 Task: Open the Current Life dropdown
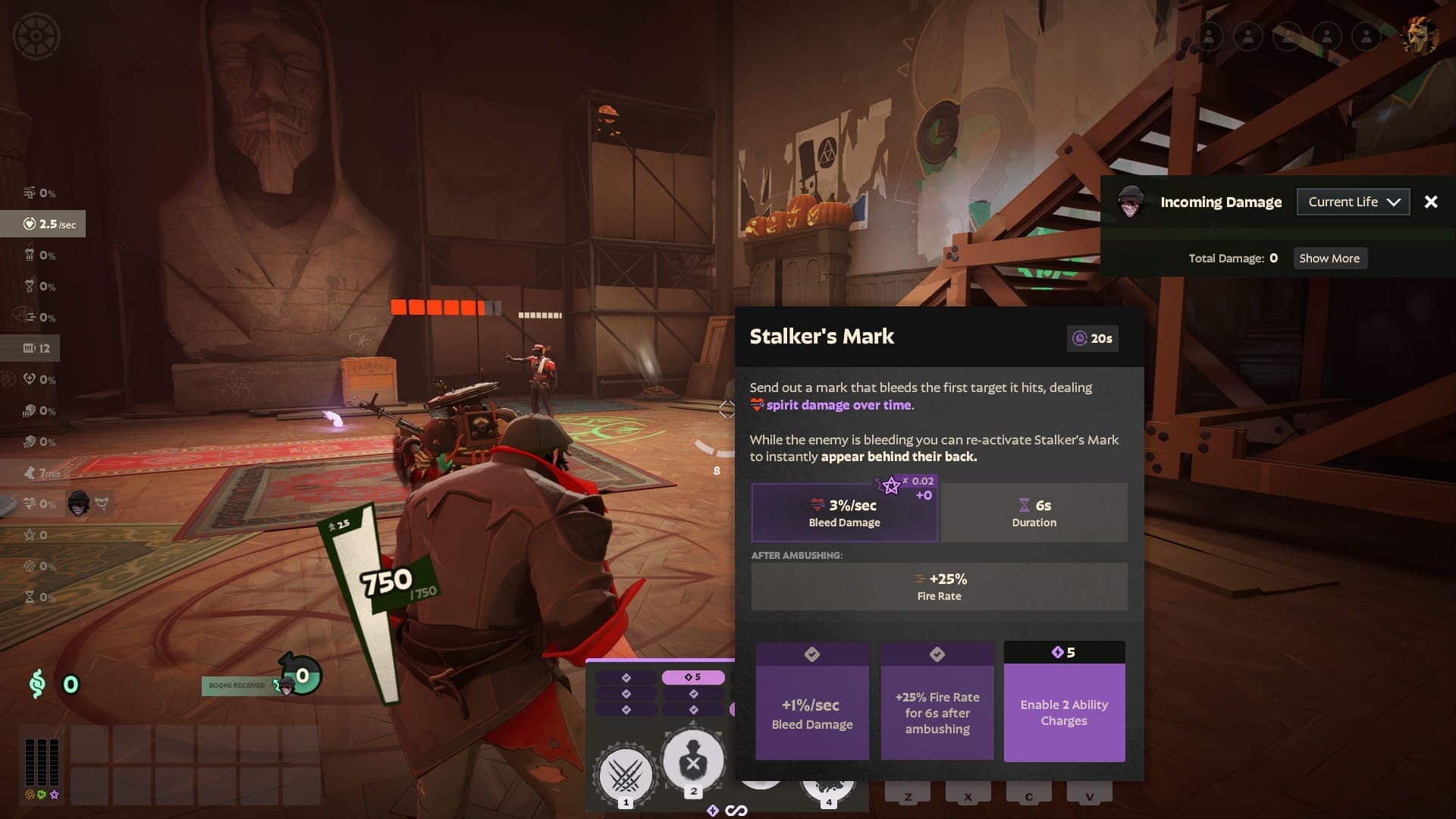click(x=1353, y=202)
